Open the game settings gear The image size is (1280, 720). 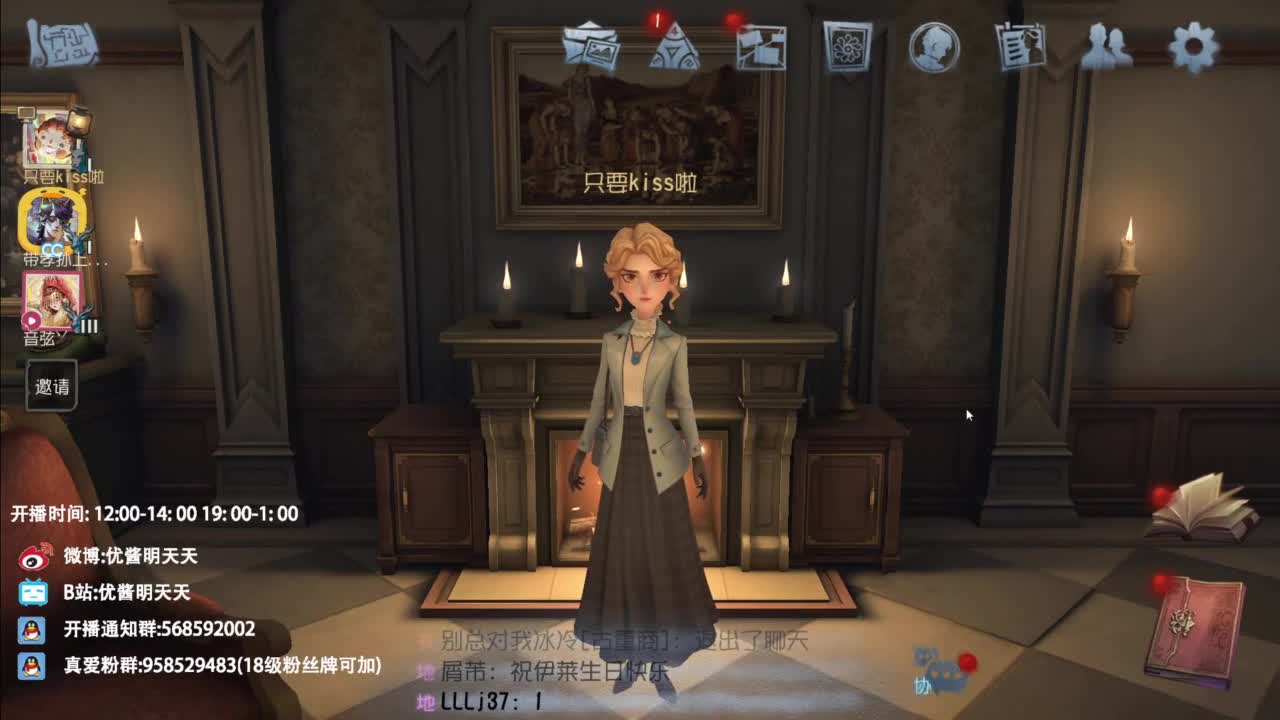click(1192, 45)
